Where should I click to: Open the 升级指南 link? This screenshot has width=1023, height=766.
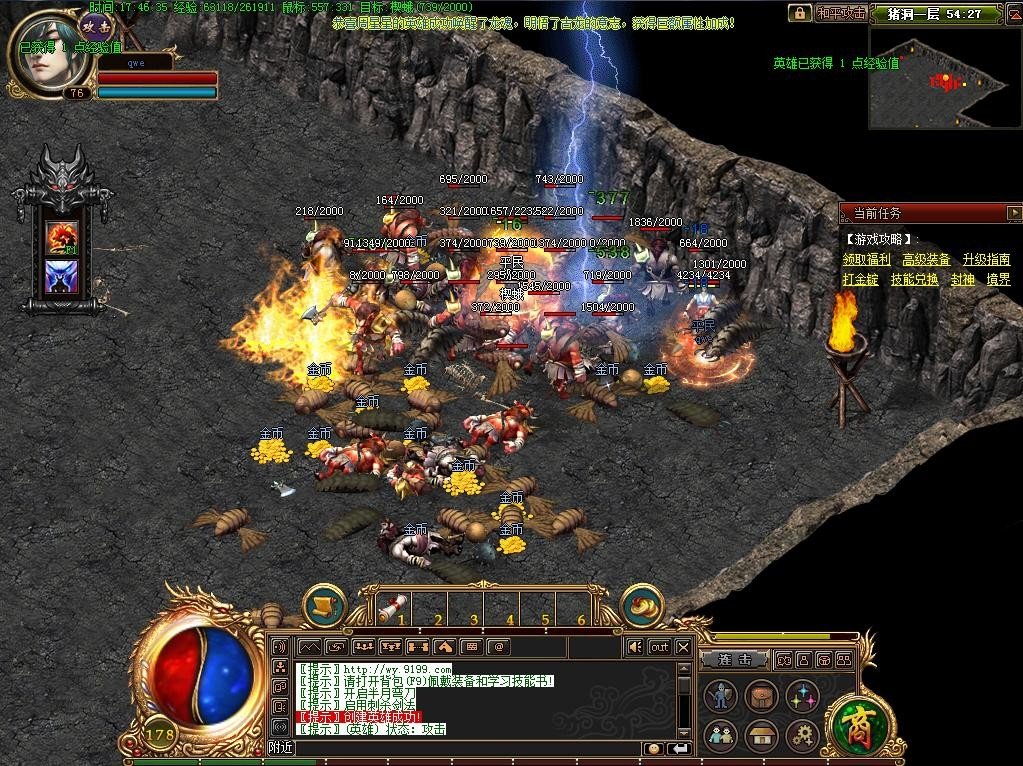pos(986,260)
